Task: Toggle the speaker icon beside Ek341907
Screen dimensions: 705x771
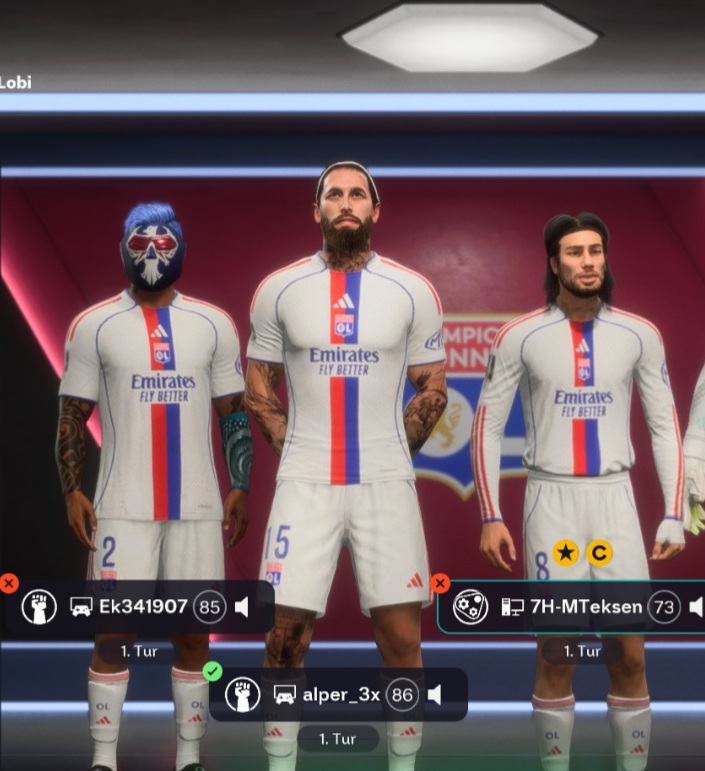Action: click(x=242, y=607)
